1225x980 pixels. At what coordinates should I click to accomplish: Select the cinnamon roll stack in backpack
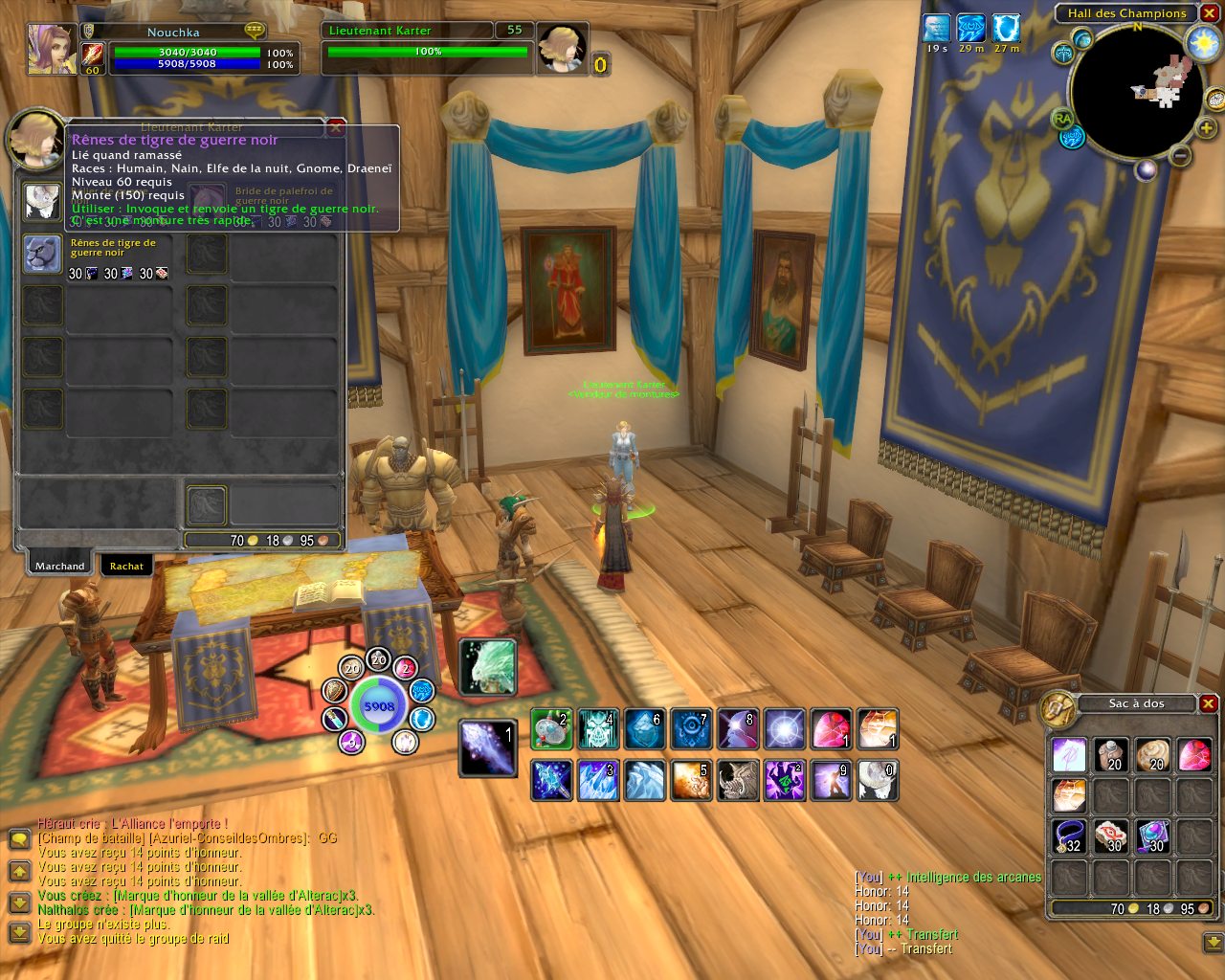(1151, 755)
